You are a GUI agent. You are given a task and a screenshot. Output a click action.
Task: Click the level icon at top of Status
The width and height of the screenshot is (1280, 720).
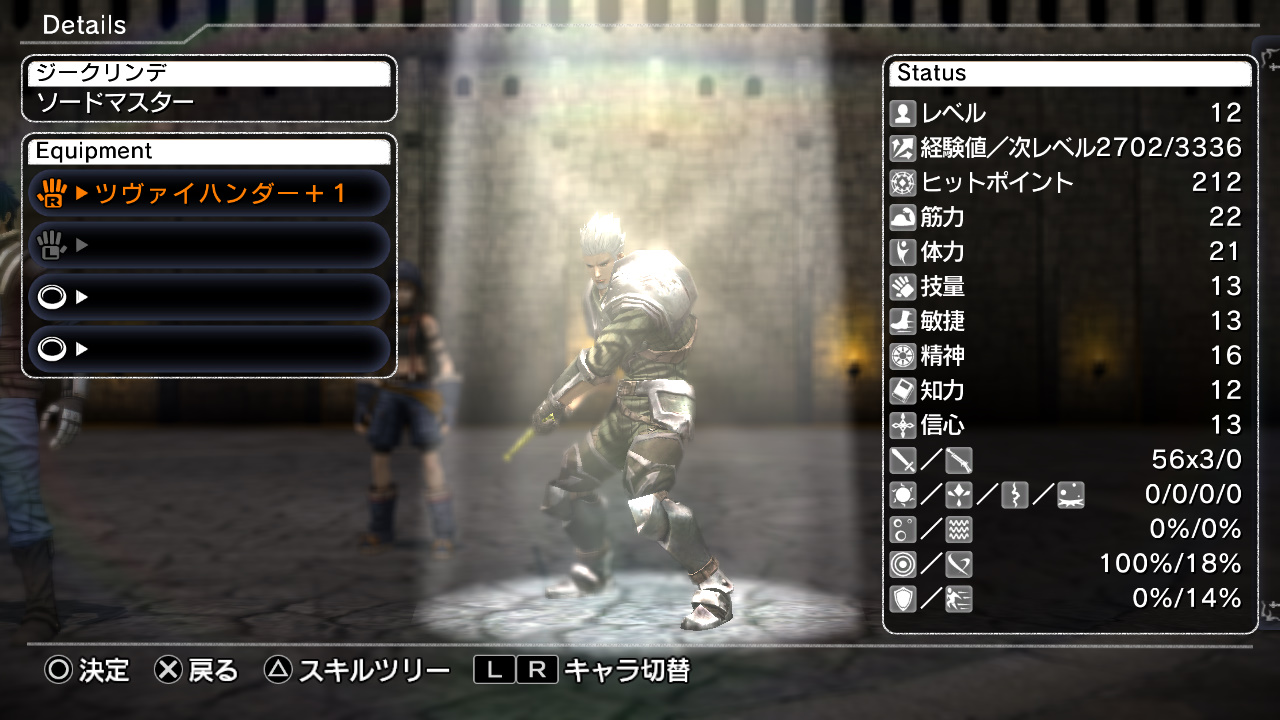pyautogui.click(x=905, y=113)
